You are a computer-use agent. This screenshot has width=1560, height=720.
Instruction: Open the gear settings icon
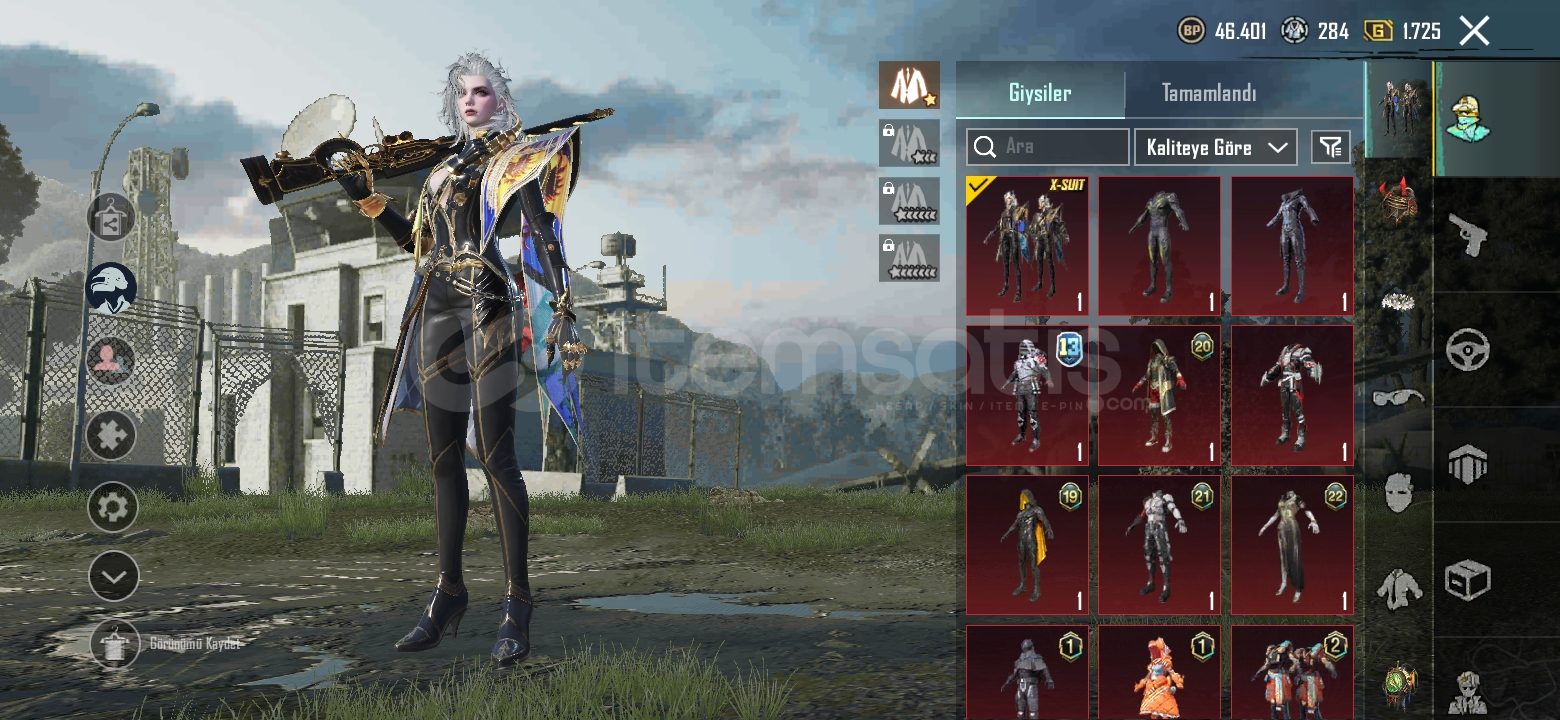tap(112, 507)
